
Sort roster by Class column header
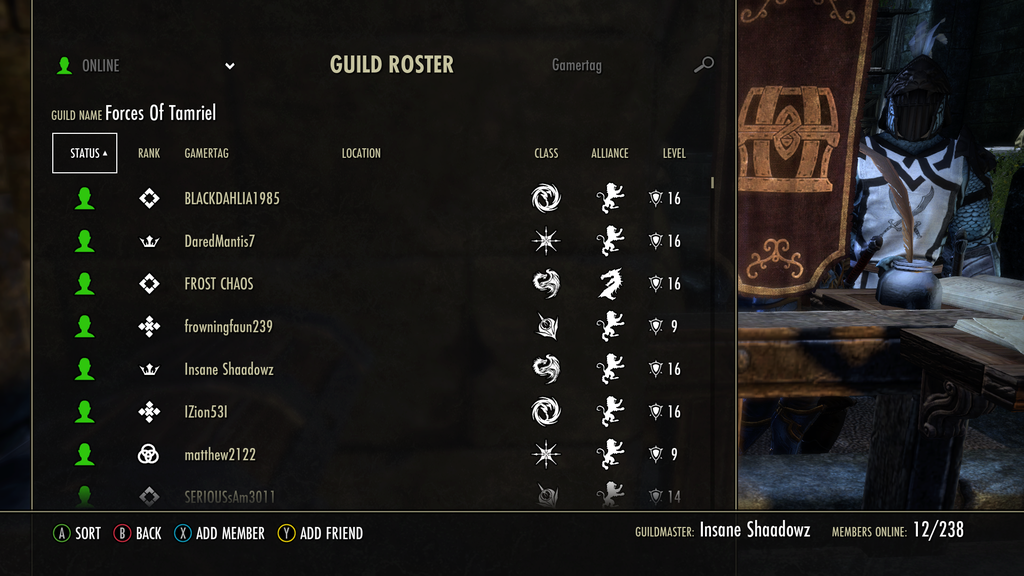pyautogui.click(x=546, y=153)
